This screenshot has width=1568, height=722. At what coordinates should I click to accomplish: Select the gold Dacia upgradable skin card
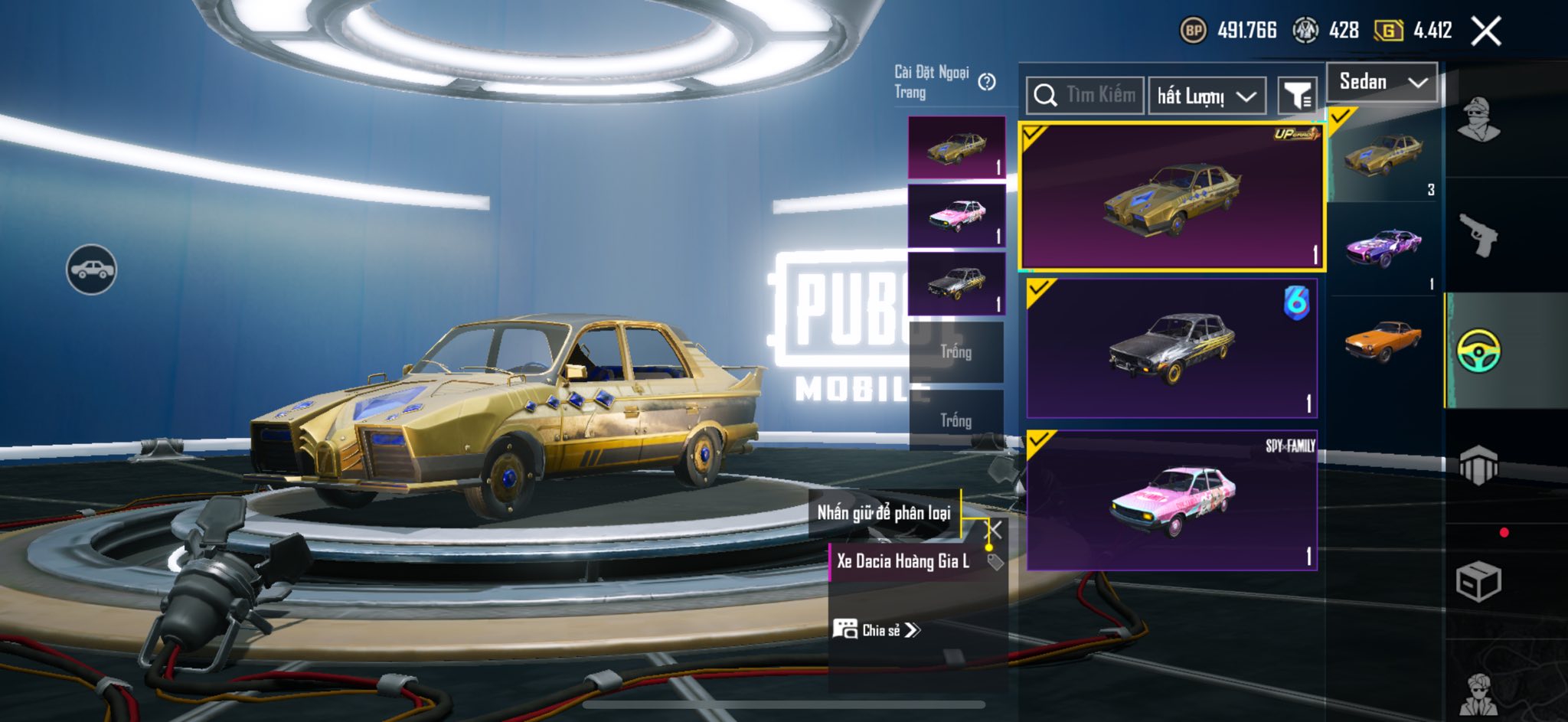pos(1171,198)
